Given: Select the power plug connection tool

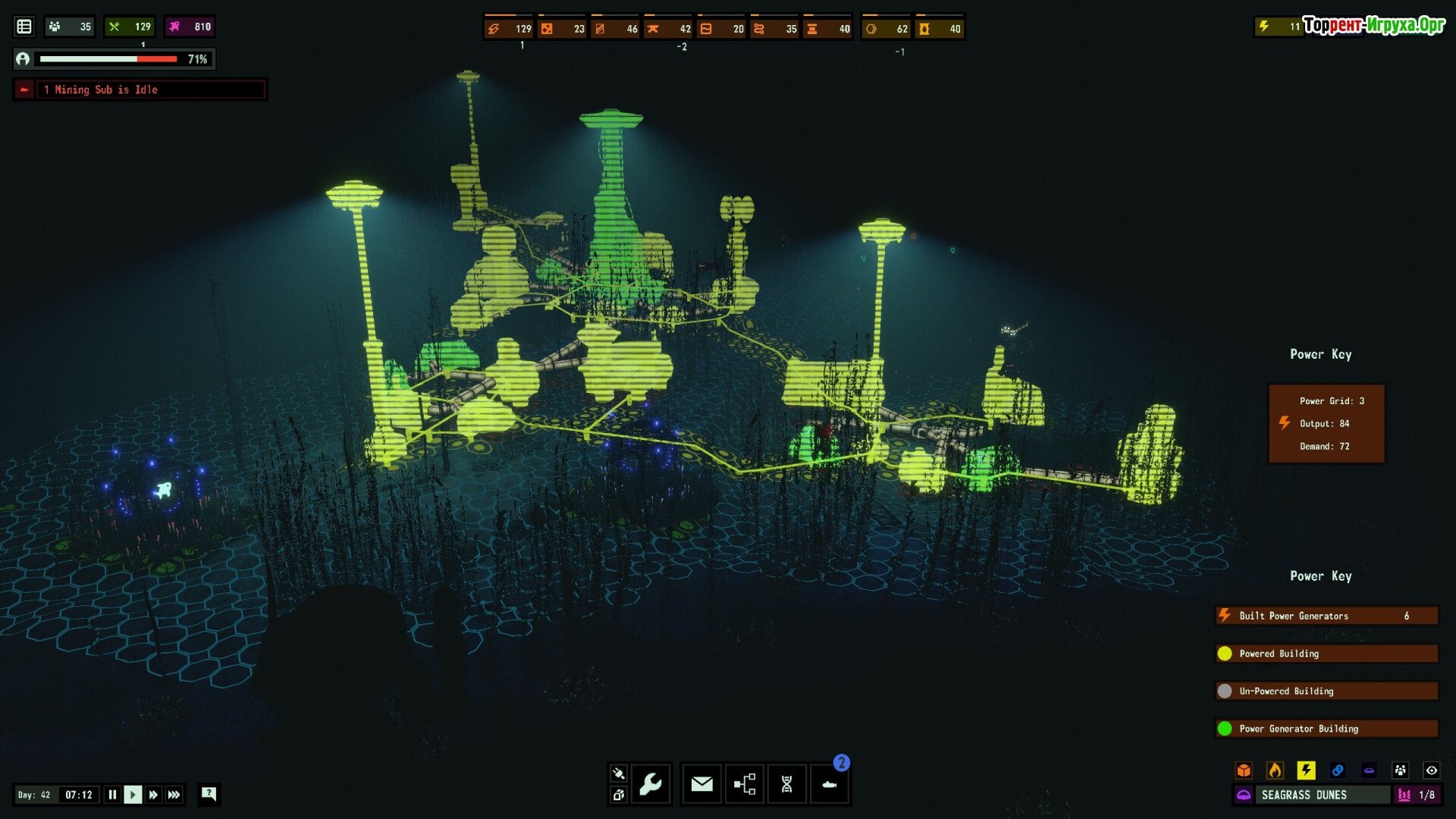Looking at the screenshot, I should coord(618,773).
